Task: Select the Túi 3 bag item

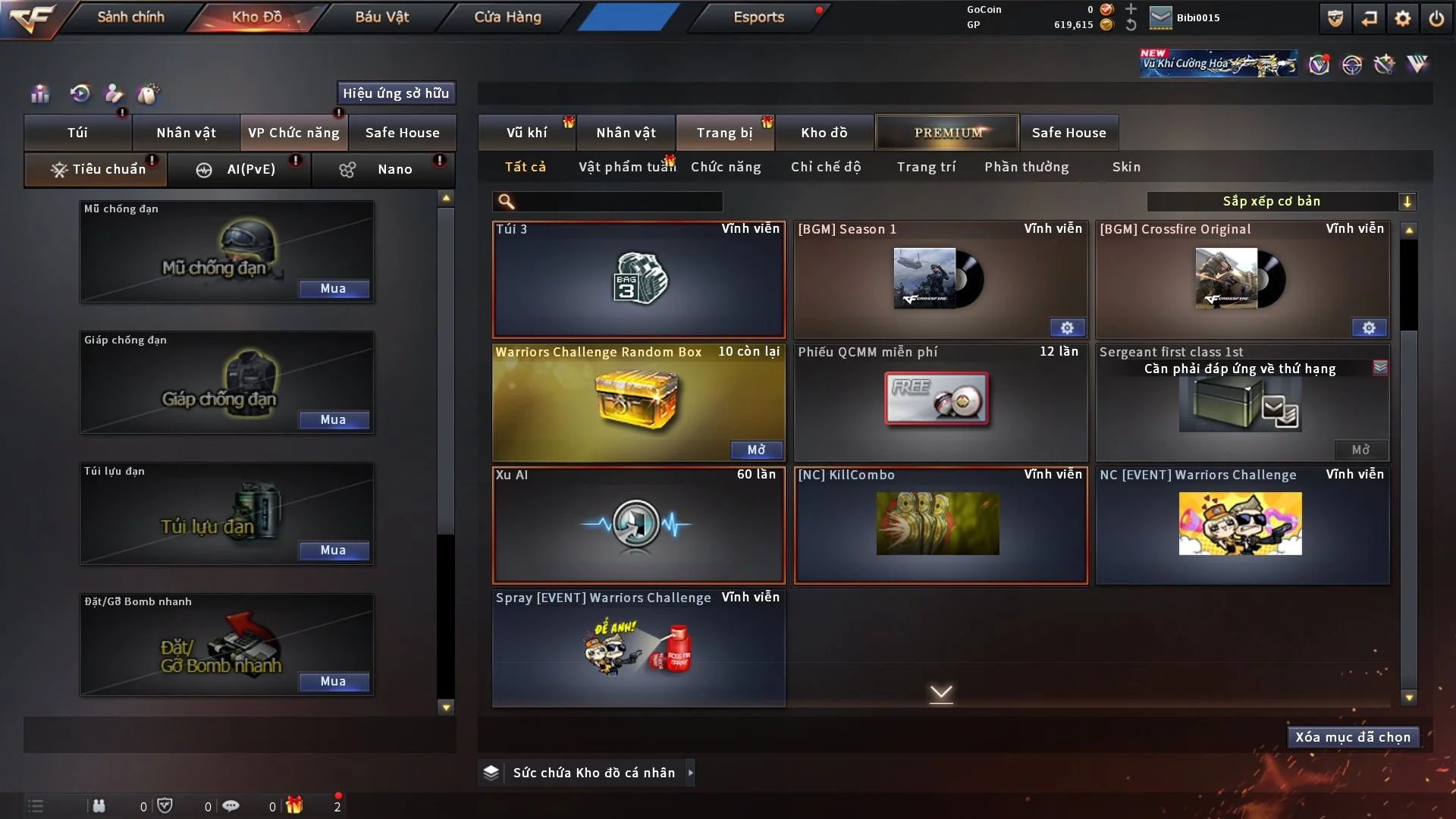Action: (639, 280)
